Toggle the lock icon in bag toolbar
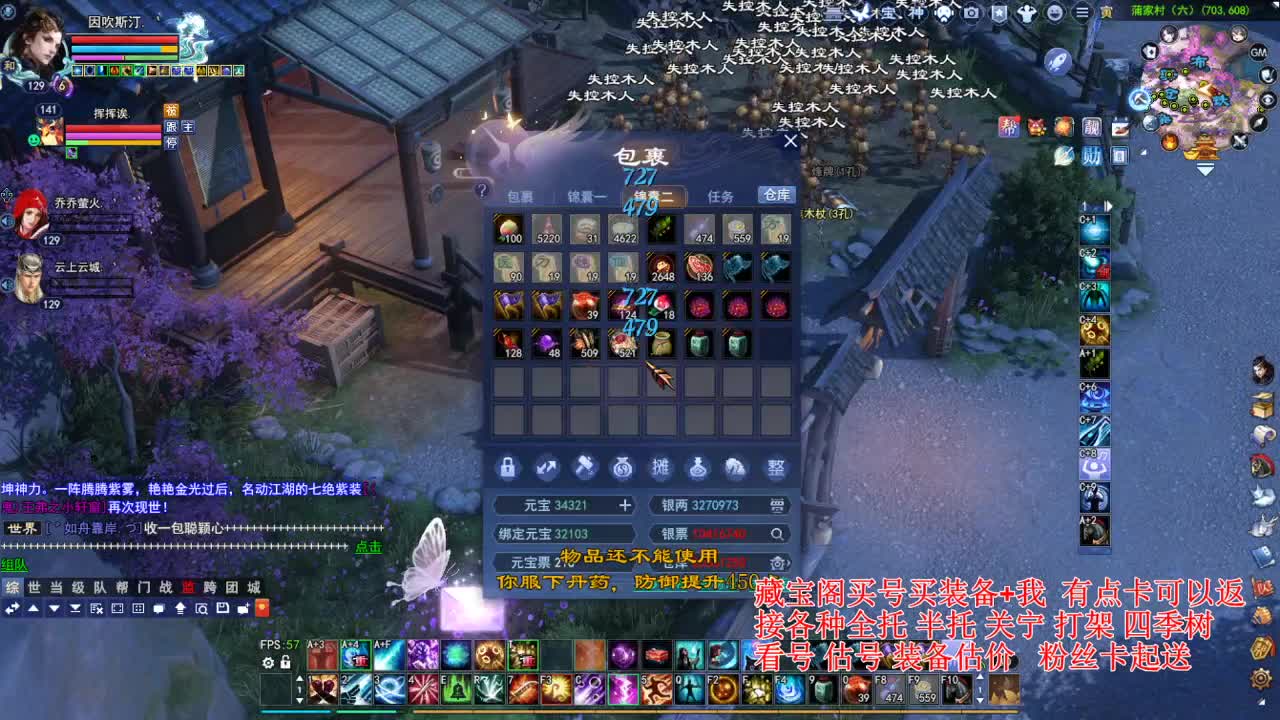The image size is (1280, 720). tap(507, 468)
